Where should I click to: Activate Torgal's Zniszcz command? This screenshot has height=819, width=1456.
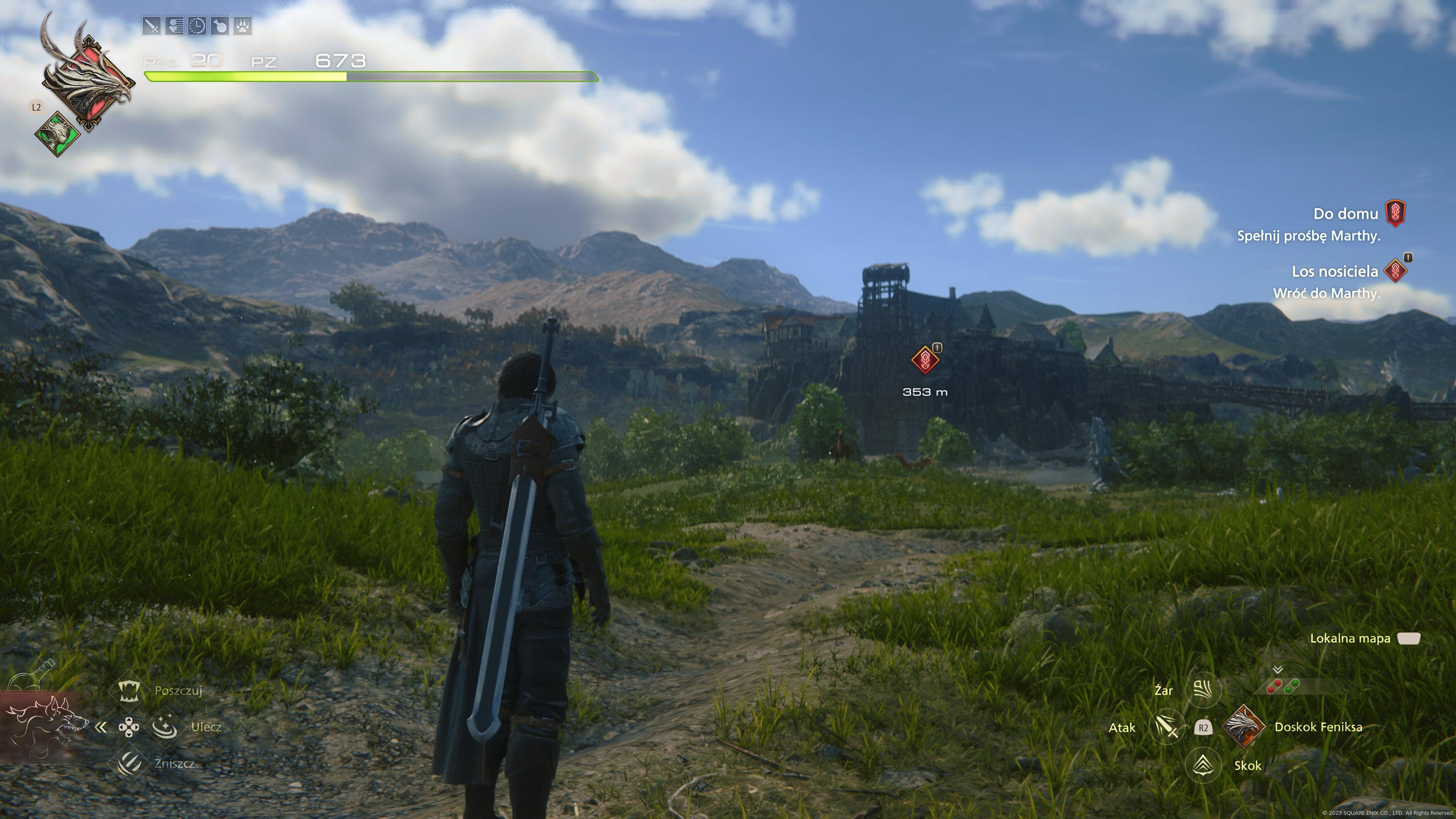[129, 763]
